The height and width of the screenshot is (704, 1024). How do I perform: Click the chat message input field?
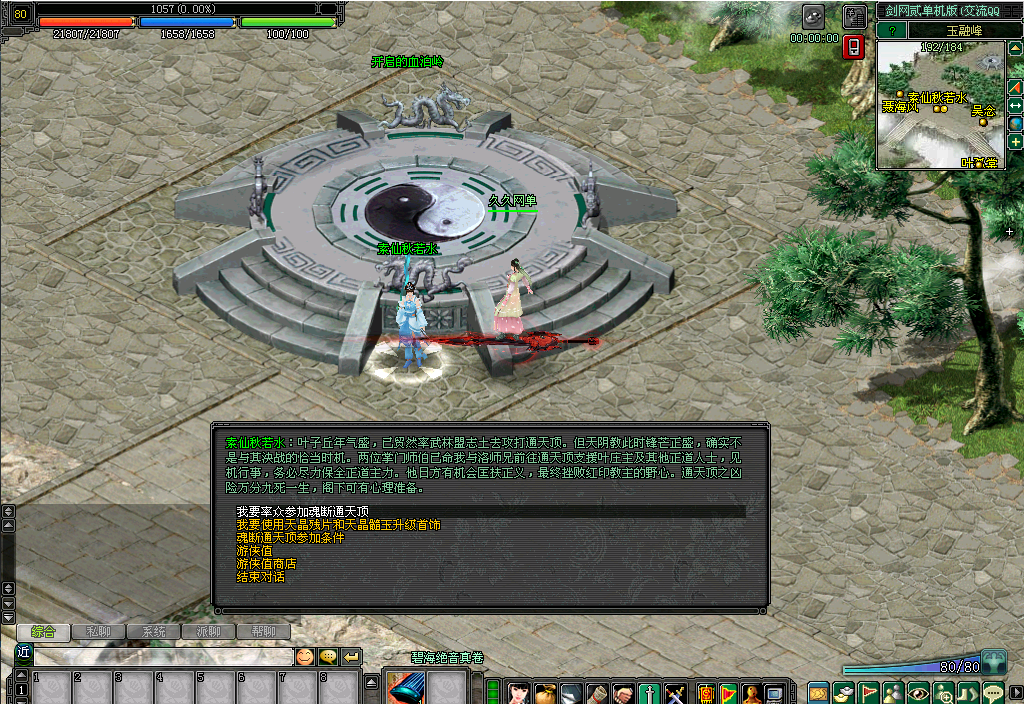[x=160, y=657]
